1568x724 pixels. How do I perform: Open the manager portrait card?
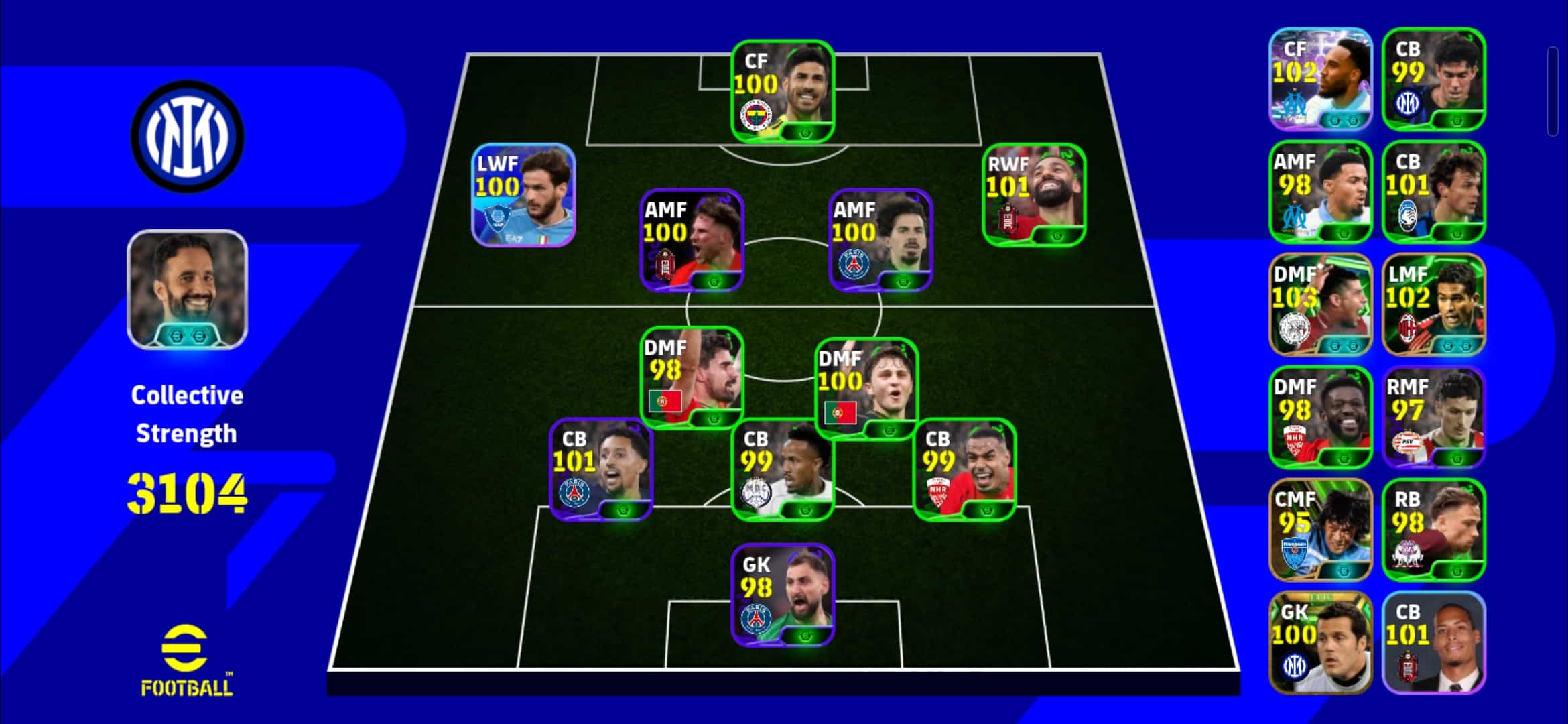tap(188, 290)
